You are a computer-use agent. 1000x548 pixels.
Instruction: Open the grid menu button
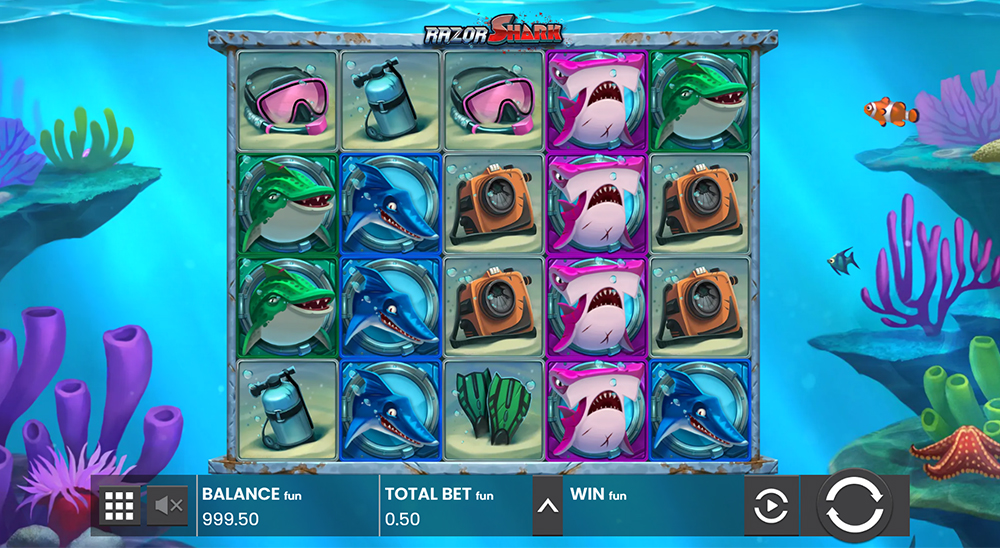[119, 506]
